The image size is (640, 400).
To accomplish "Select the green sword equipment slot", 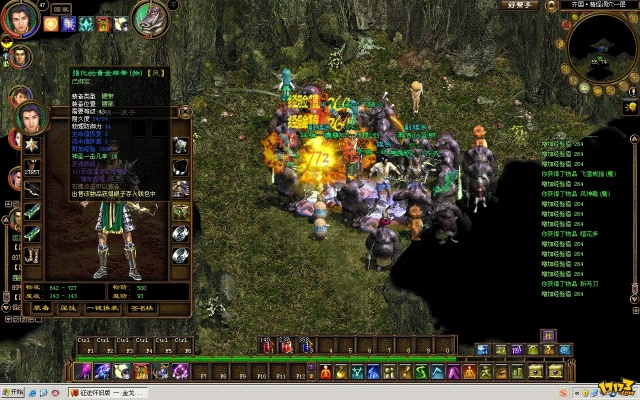I will [32, 212].
